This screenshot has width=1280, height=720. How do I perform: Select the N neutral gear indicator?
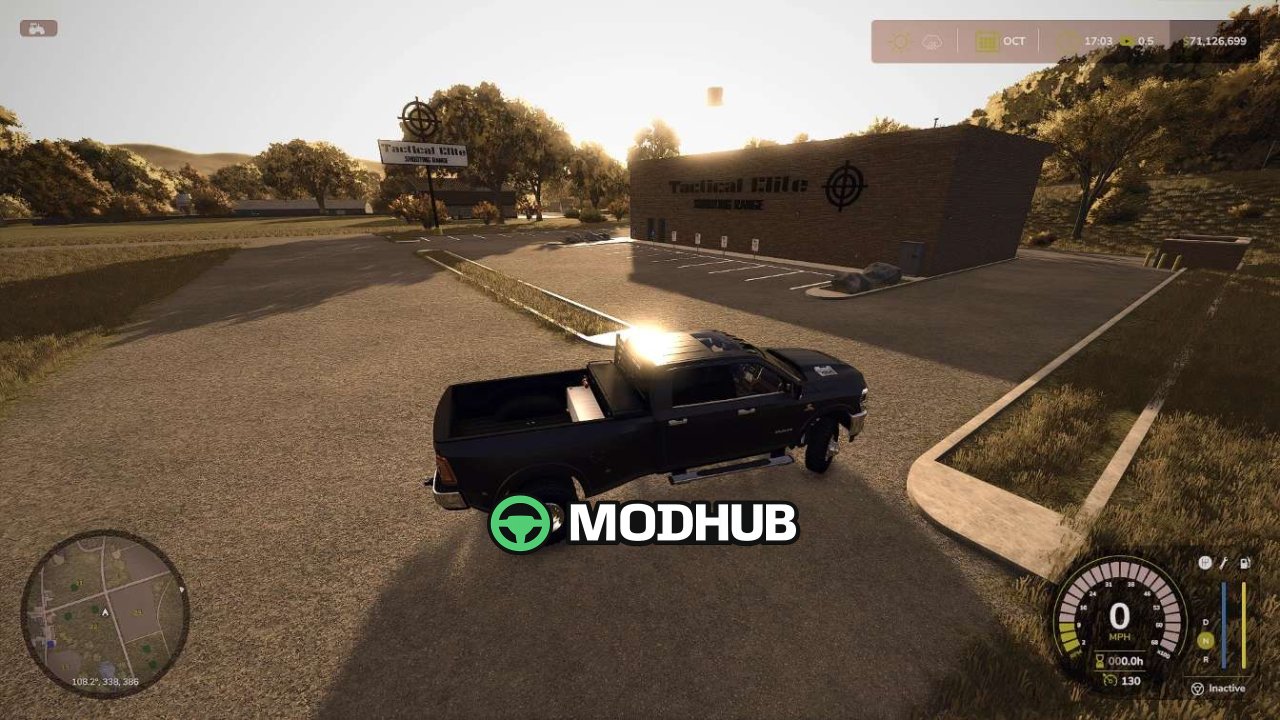point(1204,639)
